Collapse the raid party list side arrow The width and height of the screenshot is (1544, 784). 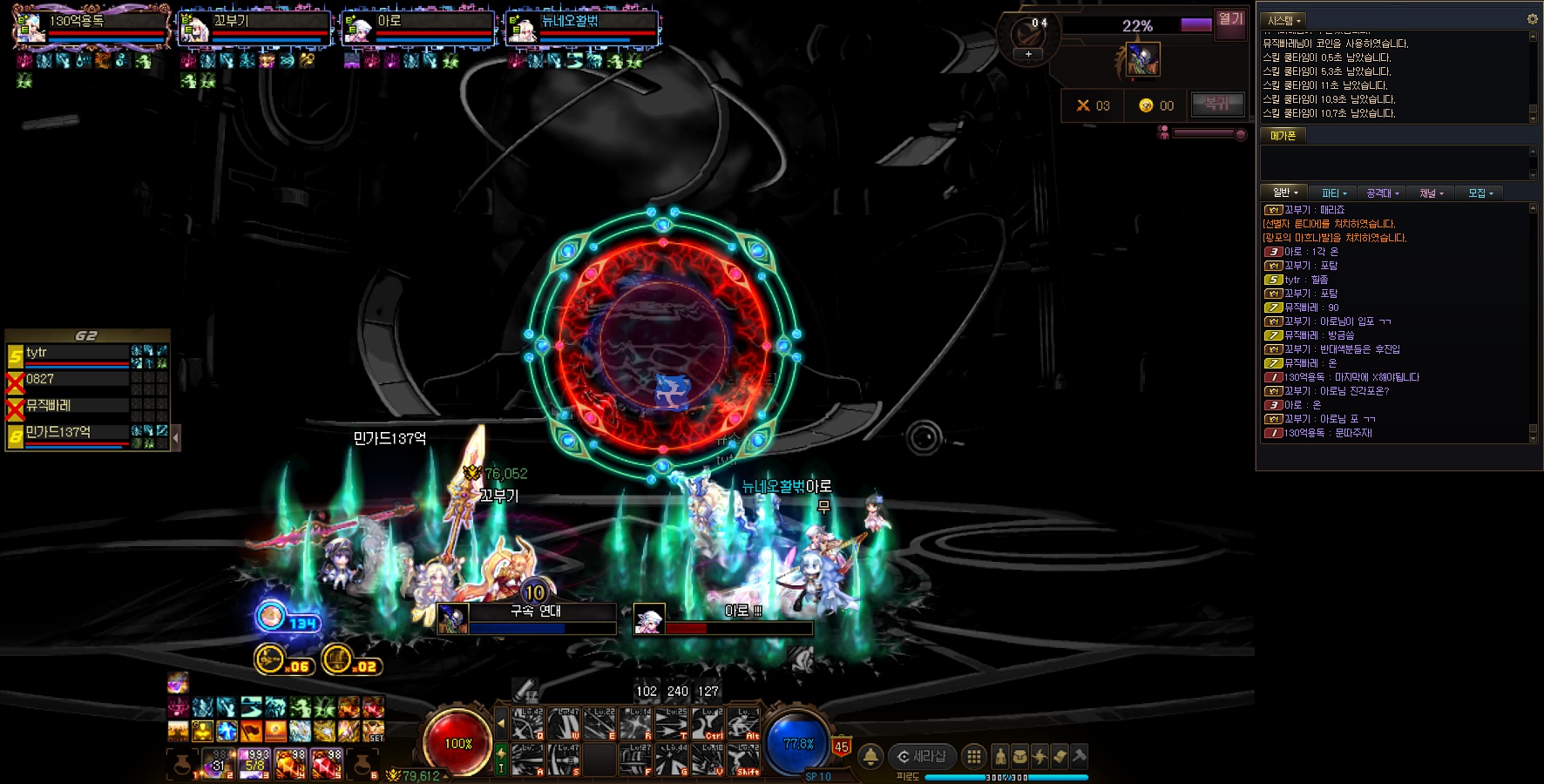[176, 437]
